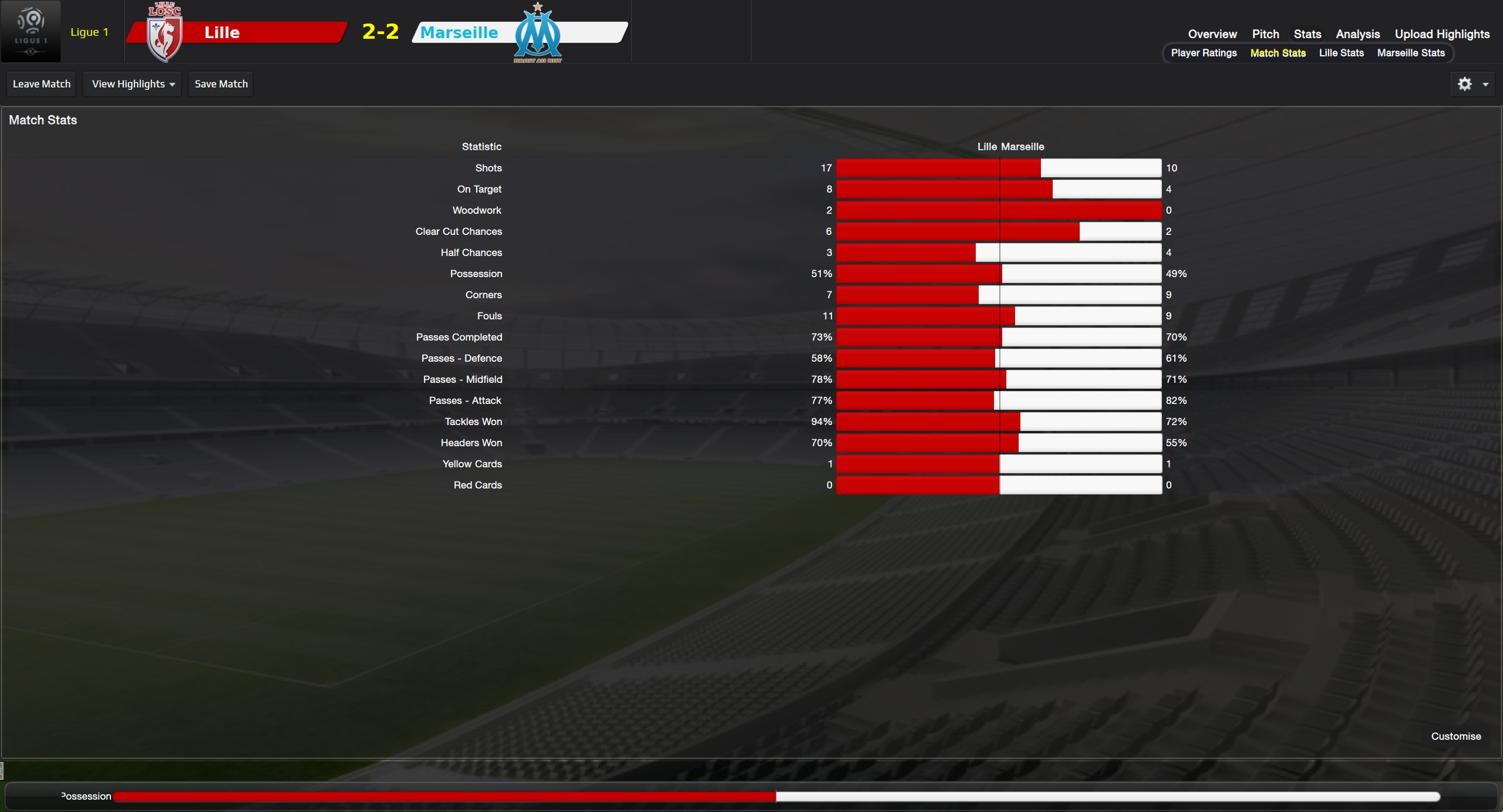View Marseille Stats
This screenshot has height=812, width=1503.
point(1411,53)
